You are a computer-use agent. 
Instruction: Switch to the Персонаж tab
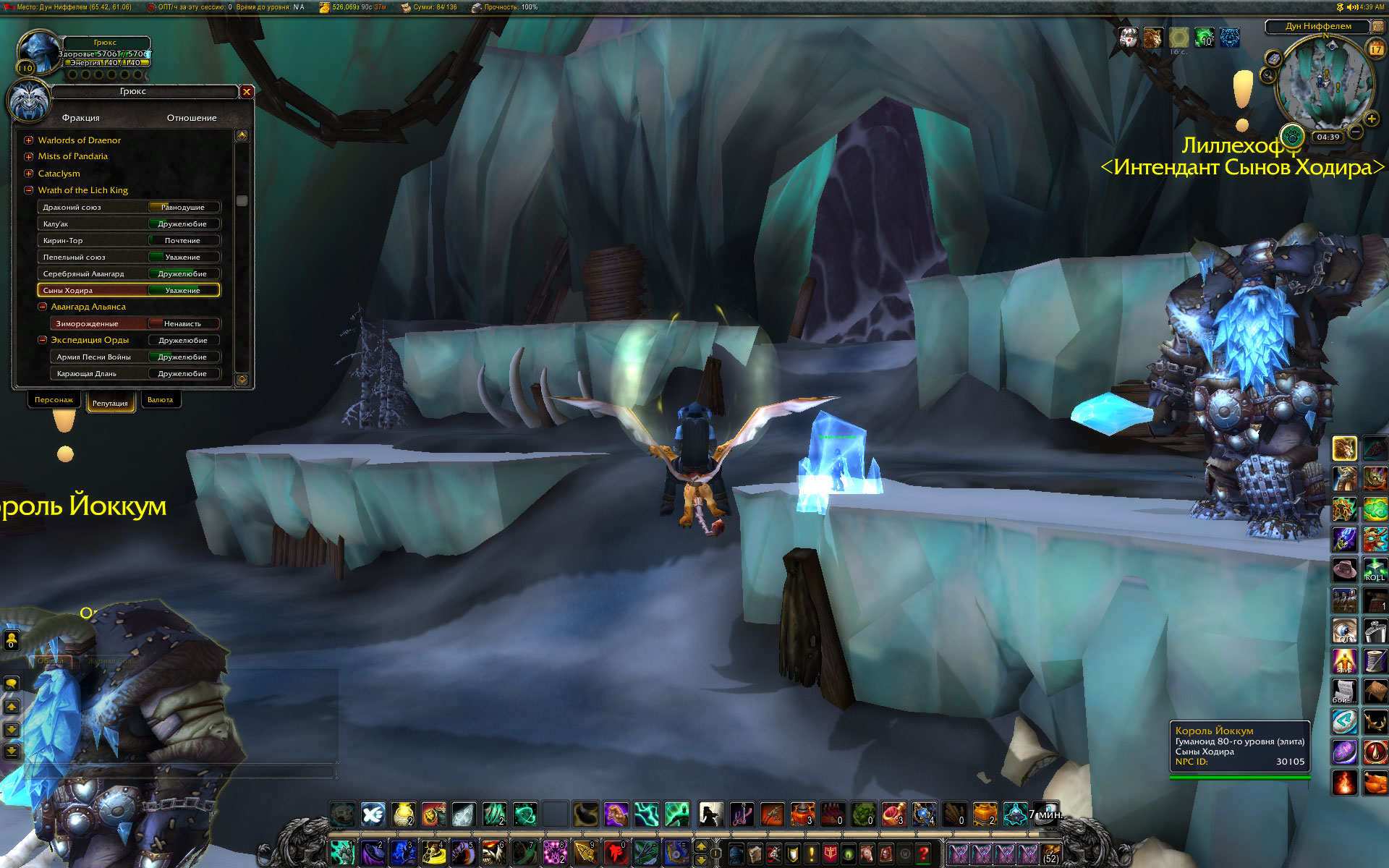tap(54, 400)
